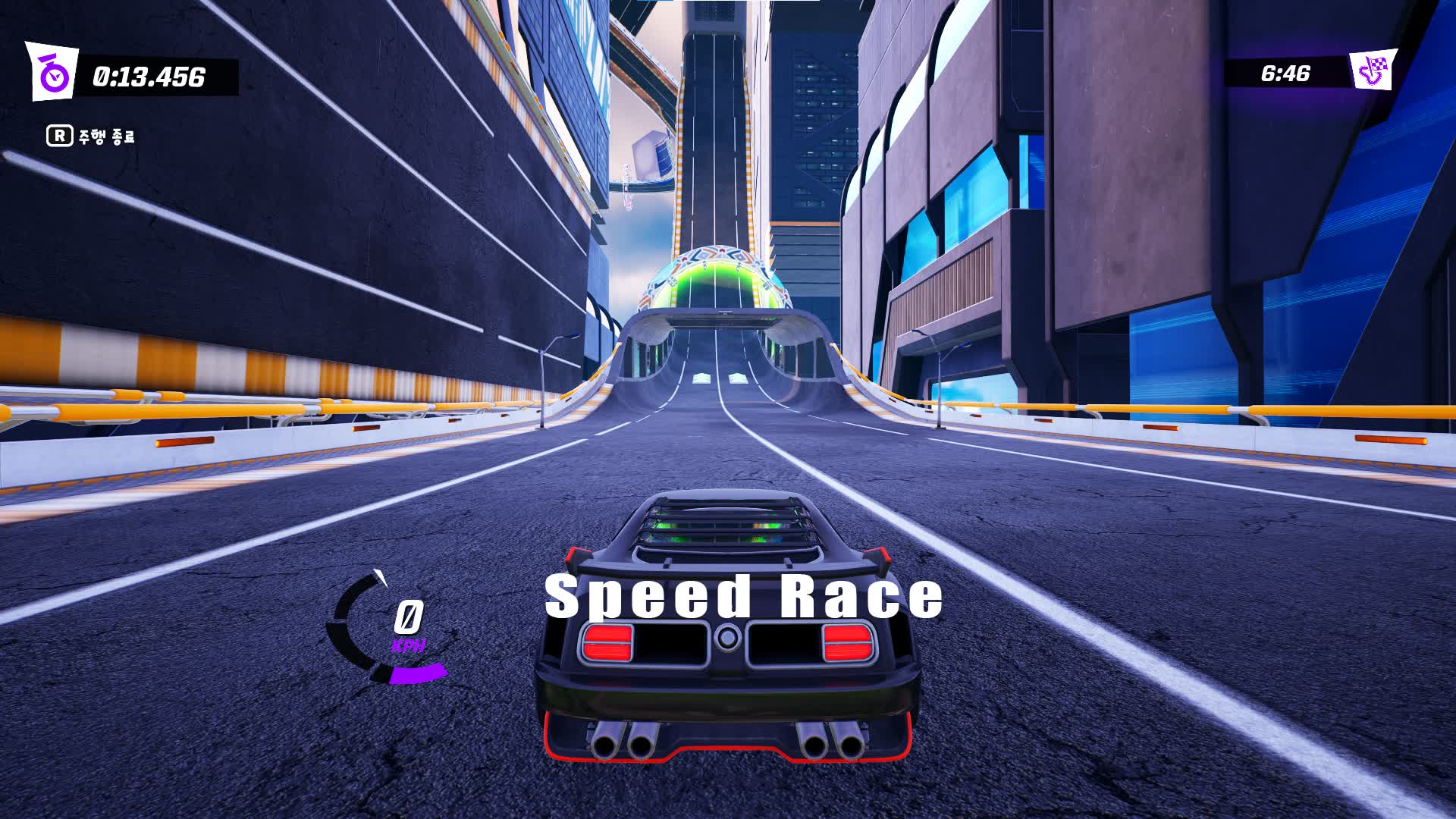
Task: Toggle the 주행 종료 end-run option
Action: click(x=106, y=137)
